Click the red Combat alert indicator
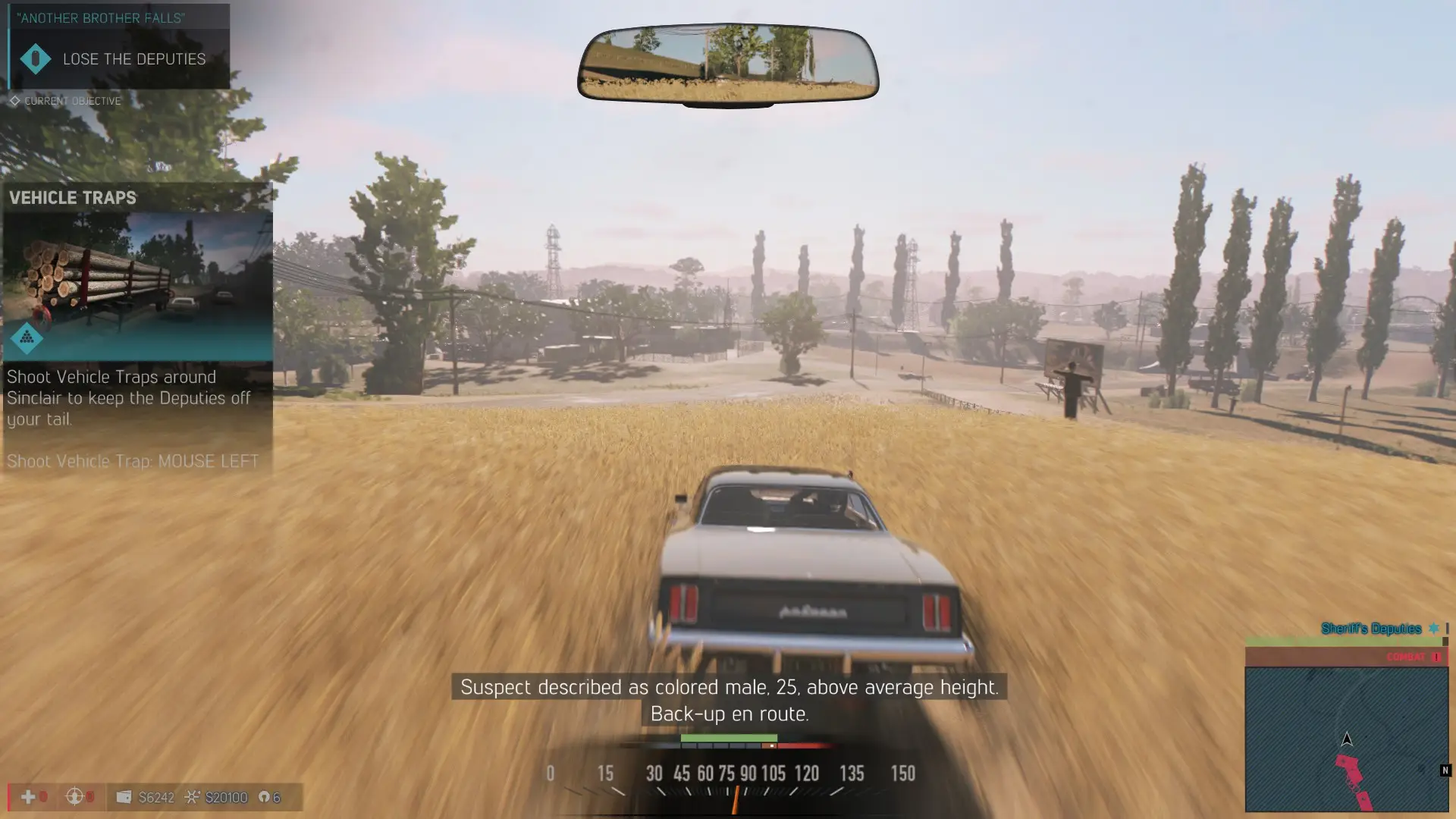 pos(1413,657)
